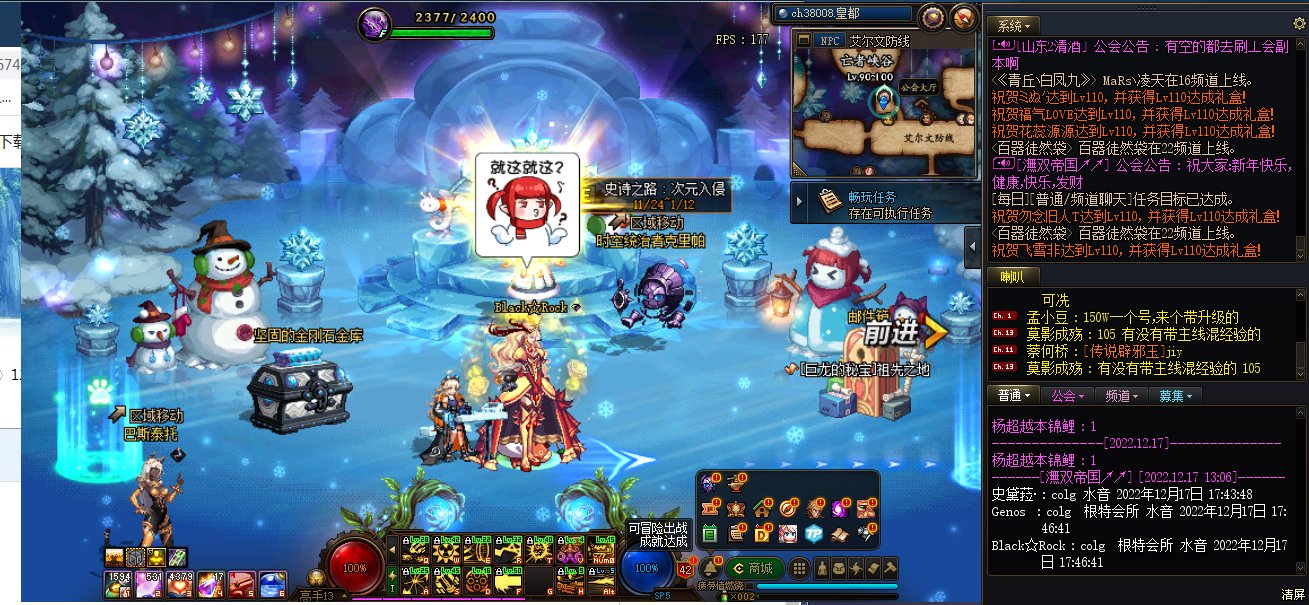
Task: Click the minimap of 艾尔文防线
Action: [885, 112]
